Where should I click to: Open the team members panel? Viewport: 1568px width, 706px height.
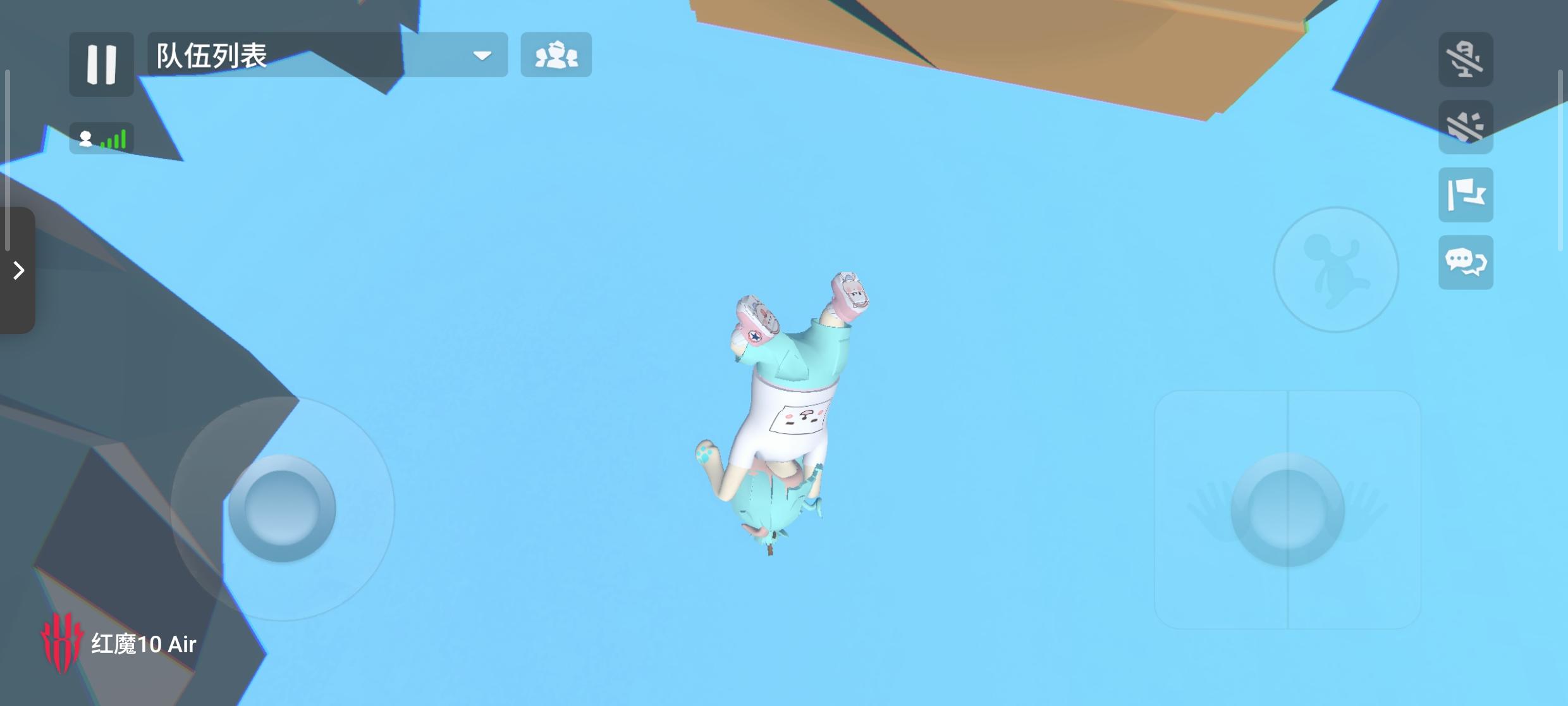tap(556, 56)
